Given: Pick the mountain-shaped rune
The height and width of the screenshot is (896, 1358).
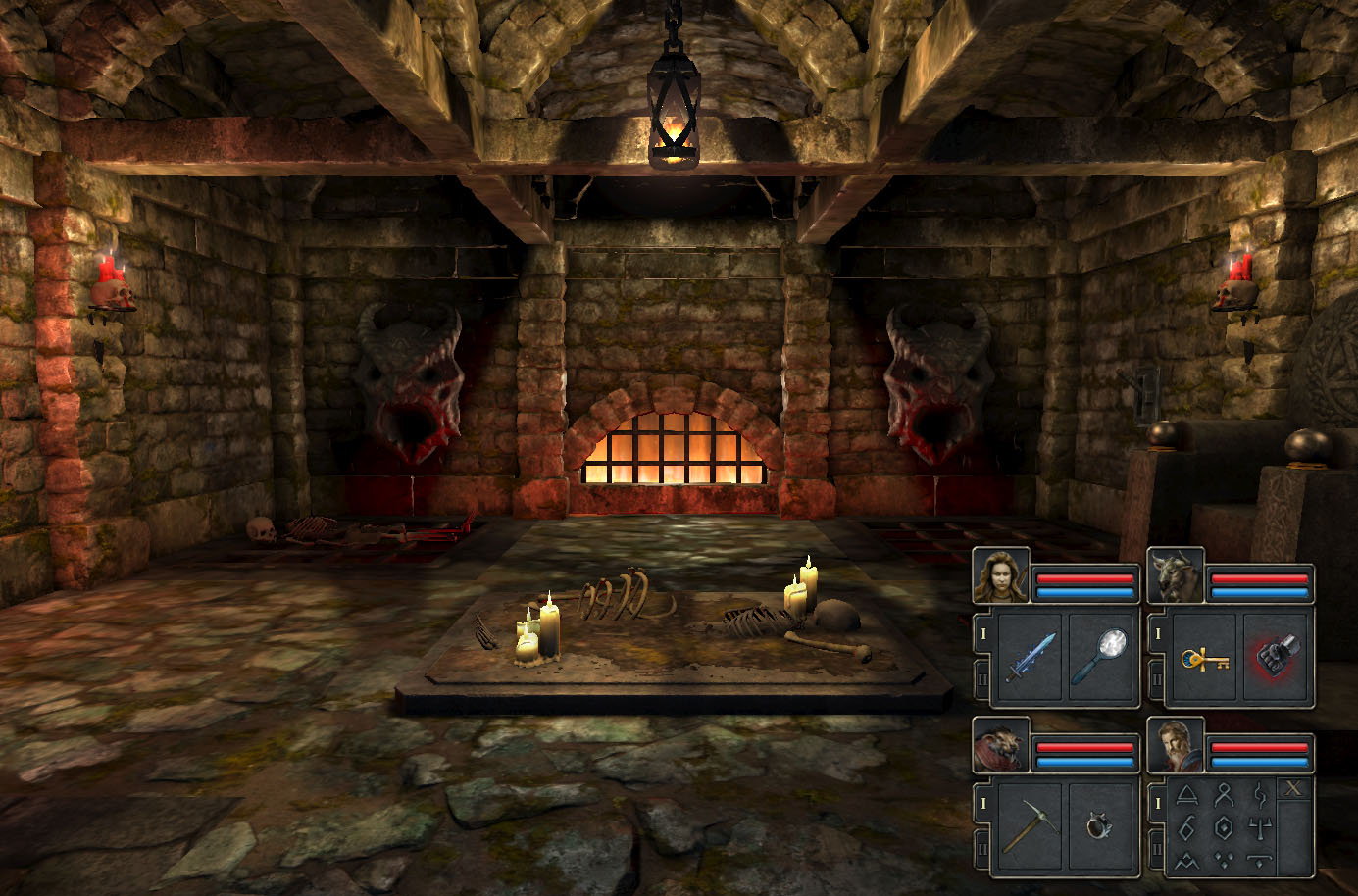Looking at the screenshot, I should click(x=1187, y=861).
